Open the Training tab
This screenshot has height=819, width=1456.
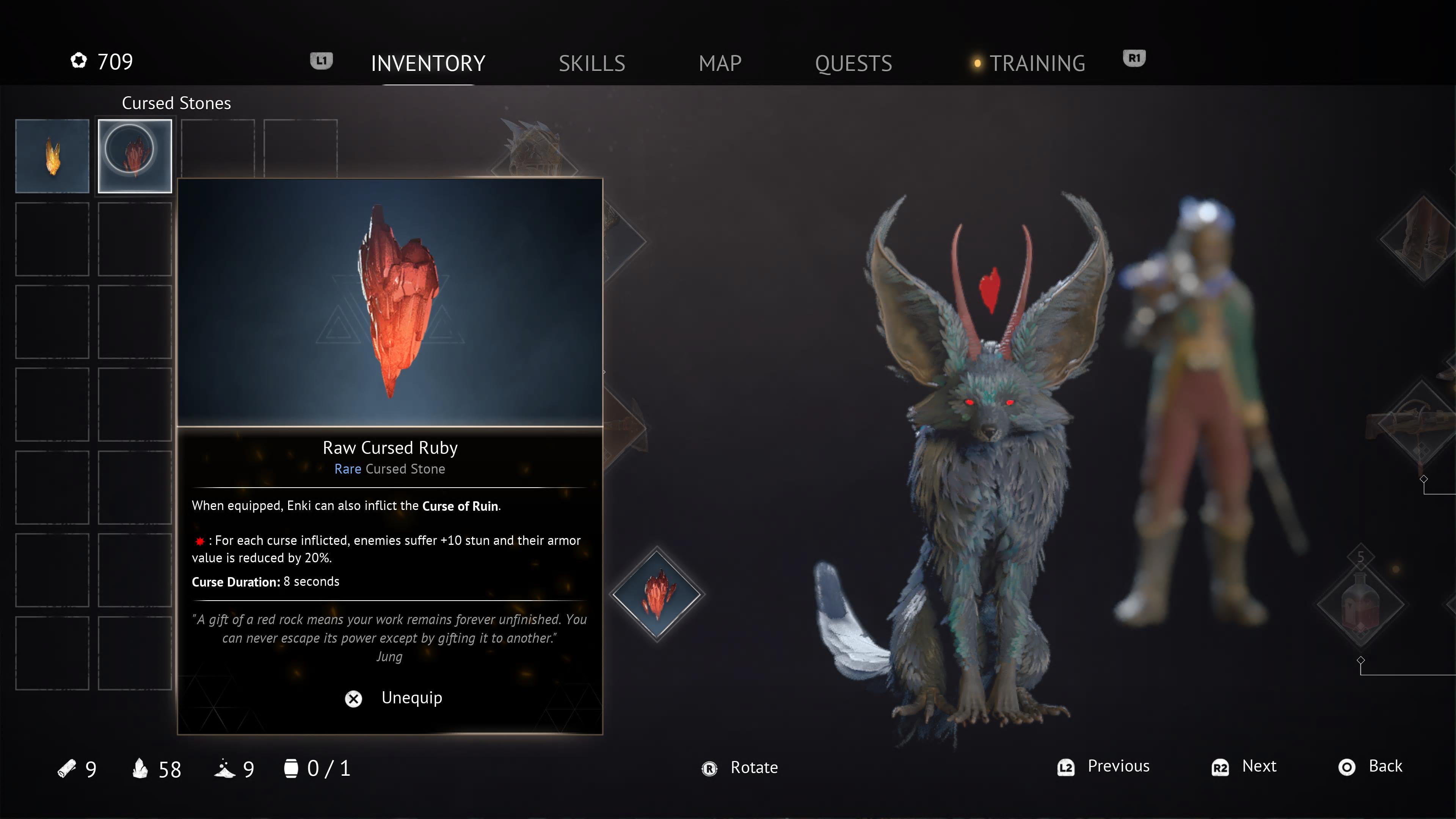pos(1037,63)
